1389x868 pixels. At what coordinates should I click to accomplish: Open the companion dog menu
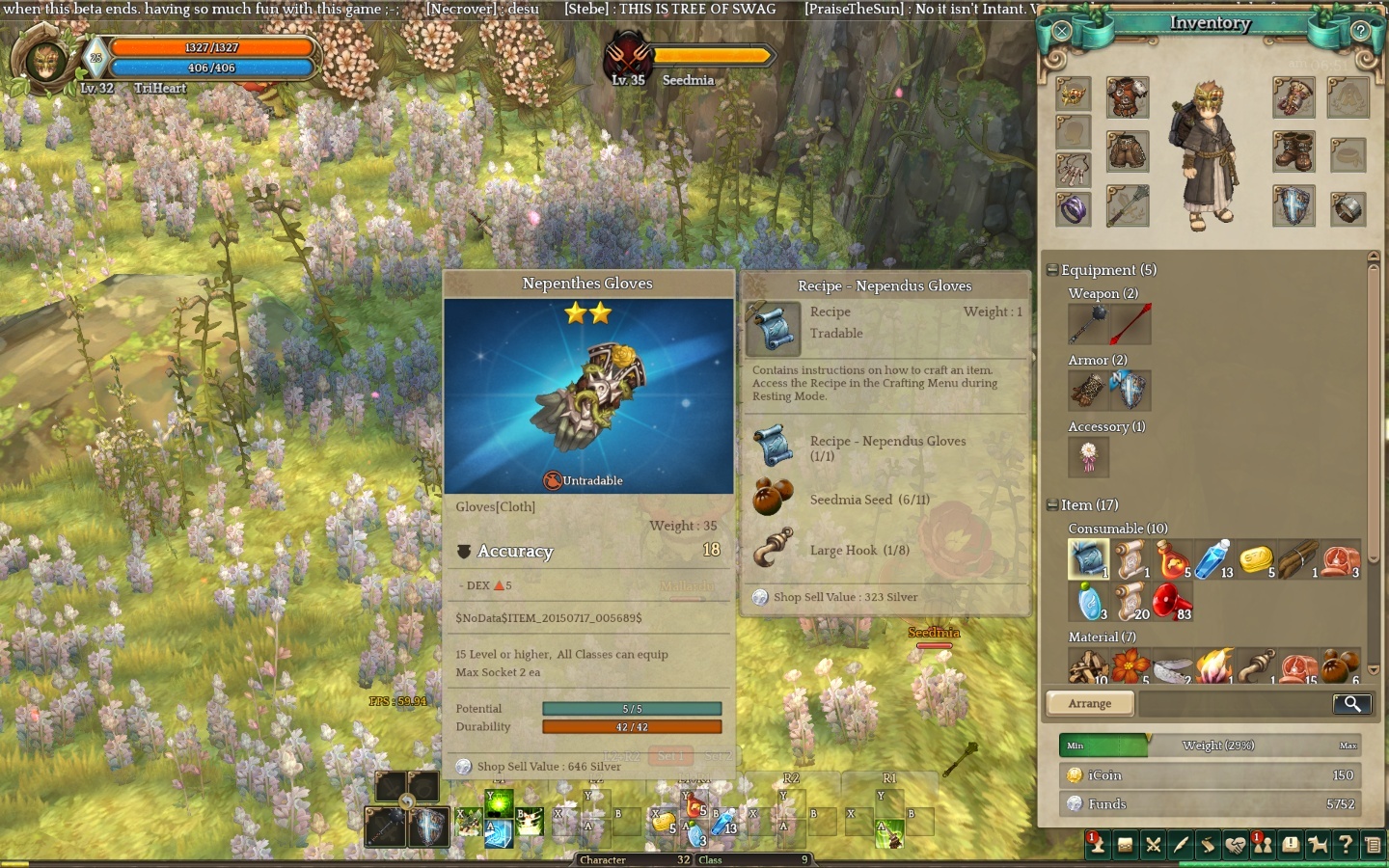click(1318, 846)
